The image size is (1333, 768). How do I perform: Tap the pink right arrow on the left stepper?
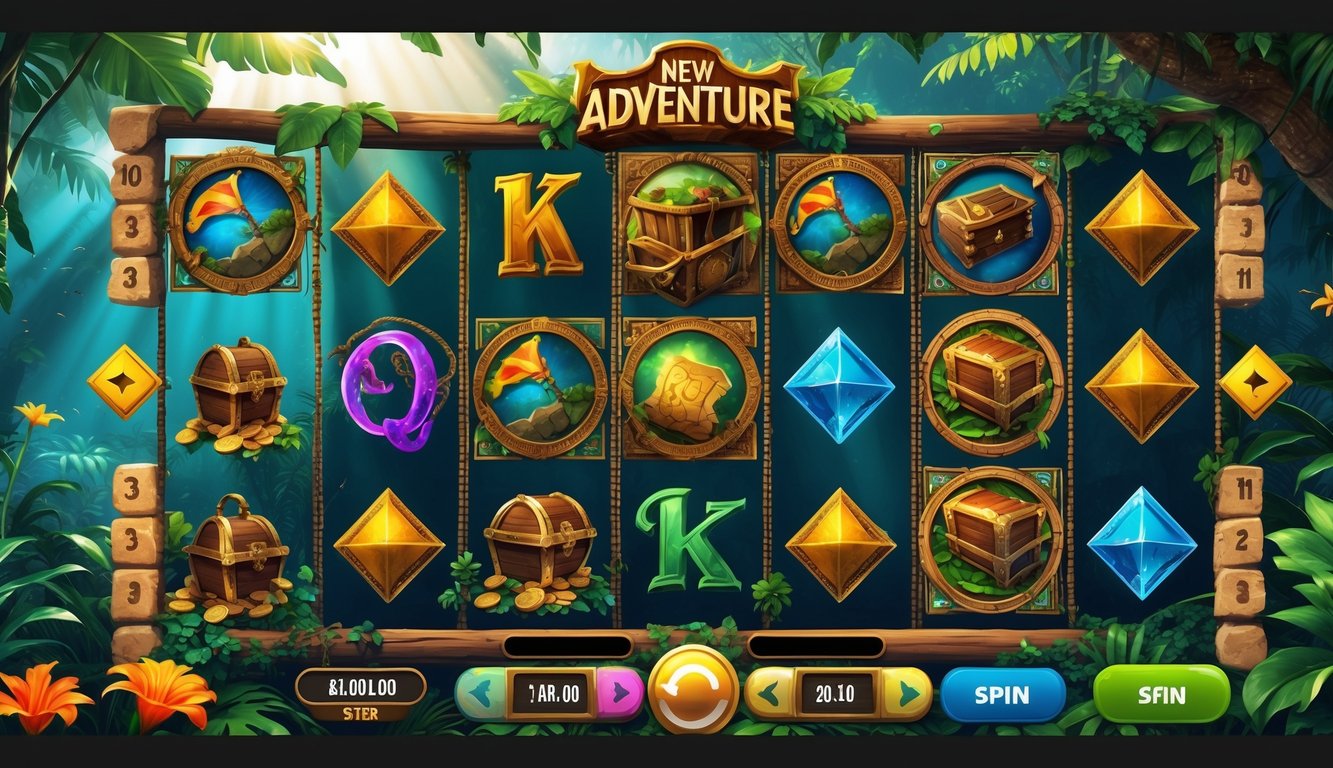[x=621, y=694]
